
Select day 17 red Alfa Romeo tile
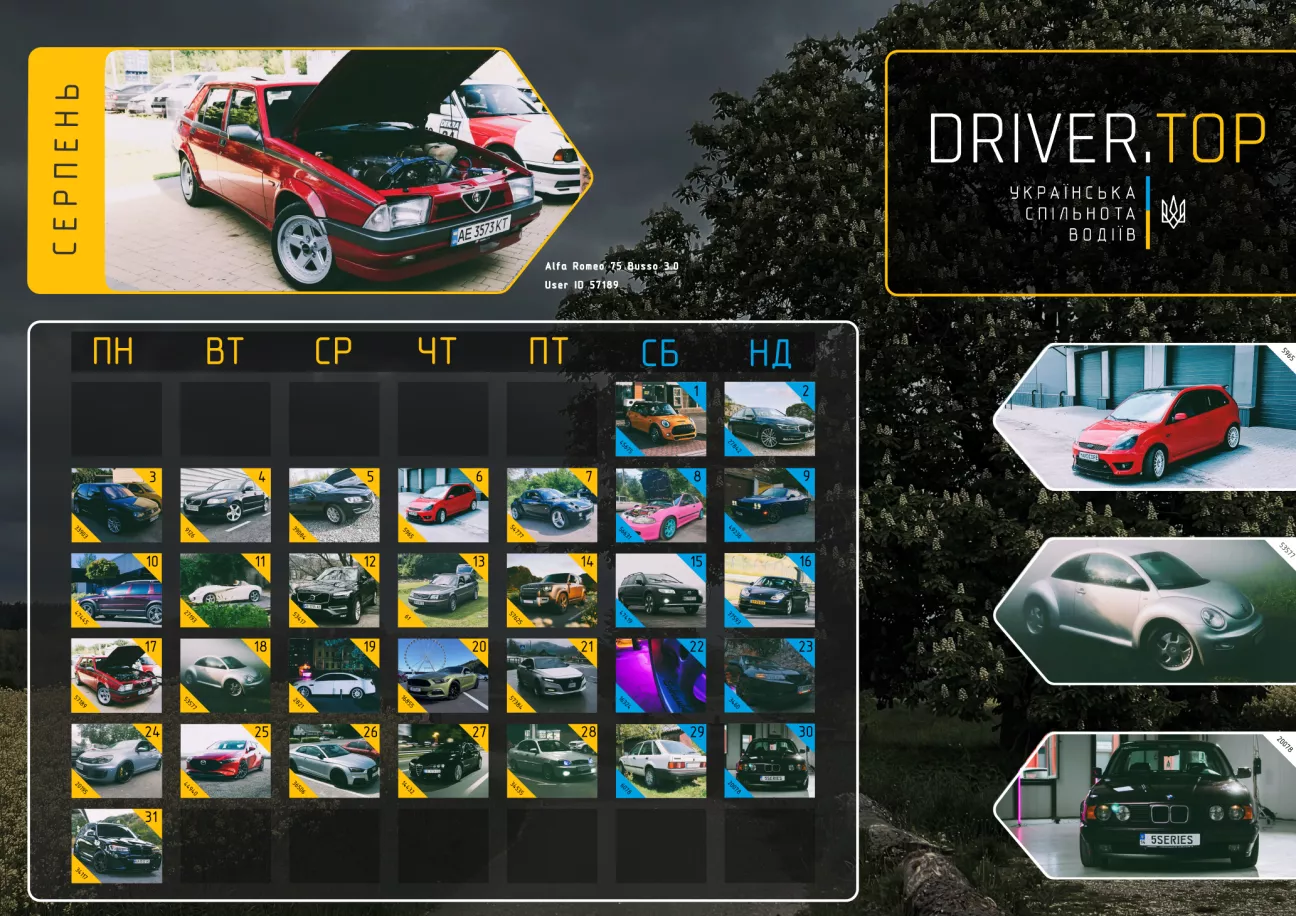(116, 676)
